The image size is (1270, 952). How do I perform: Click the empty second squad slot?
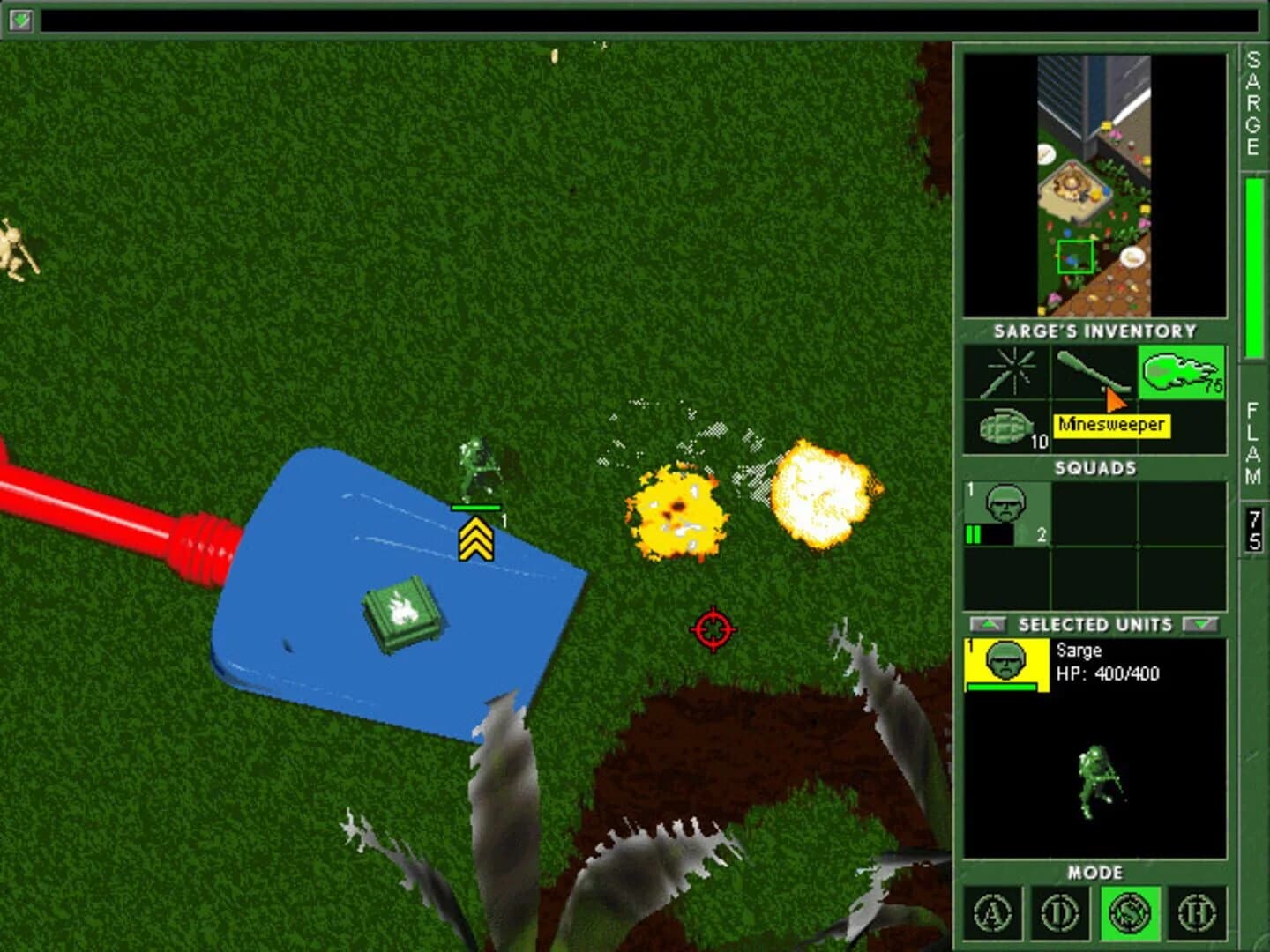coord(1094,511)
